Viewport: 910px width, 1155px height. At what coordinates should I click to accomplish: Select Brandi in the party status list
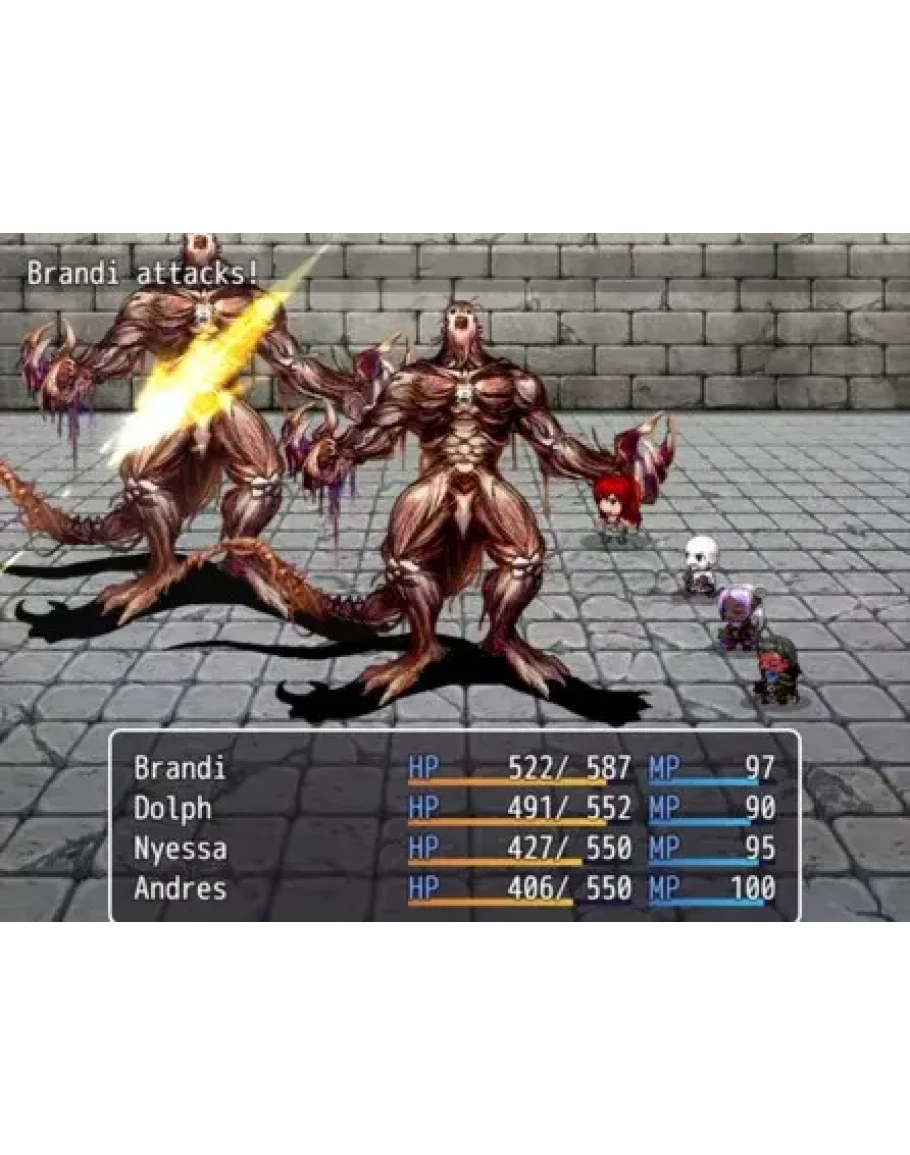(x=180, y=768)
